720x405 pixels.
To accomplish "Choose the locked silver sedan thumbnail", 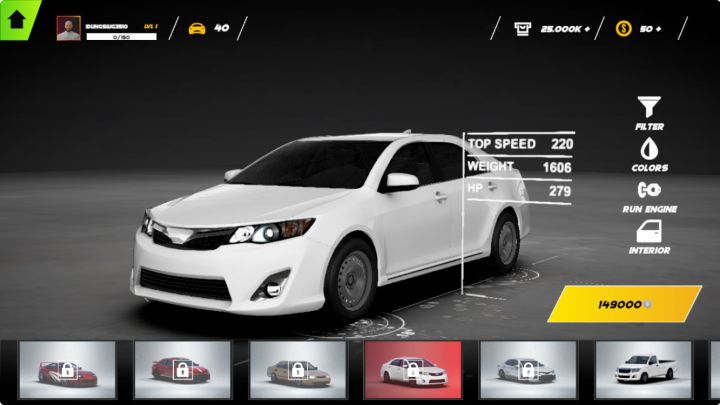I will coord(528,370).
